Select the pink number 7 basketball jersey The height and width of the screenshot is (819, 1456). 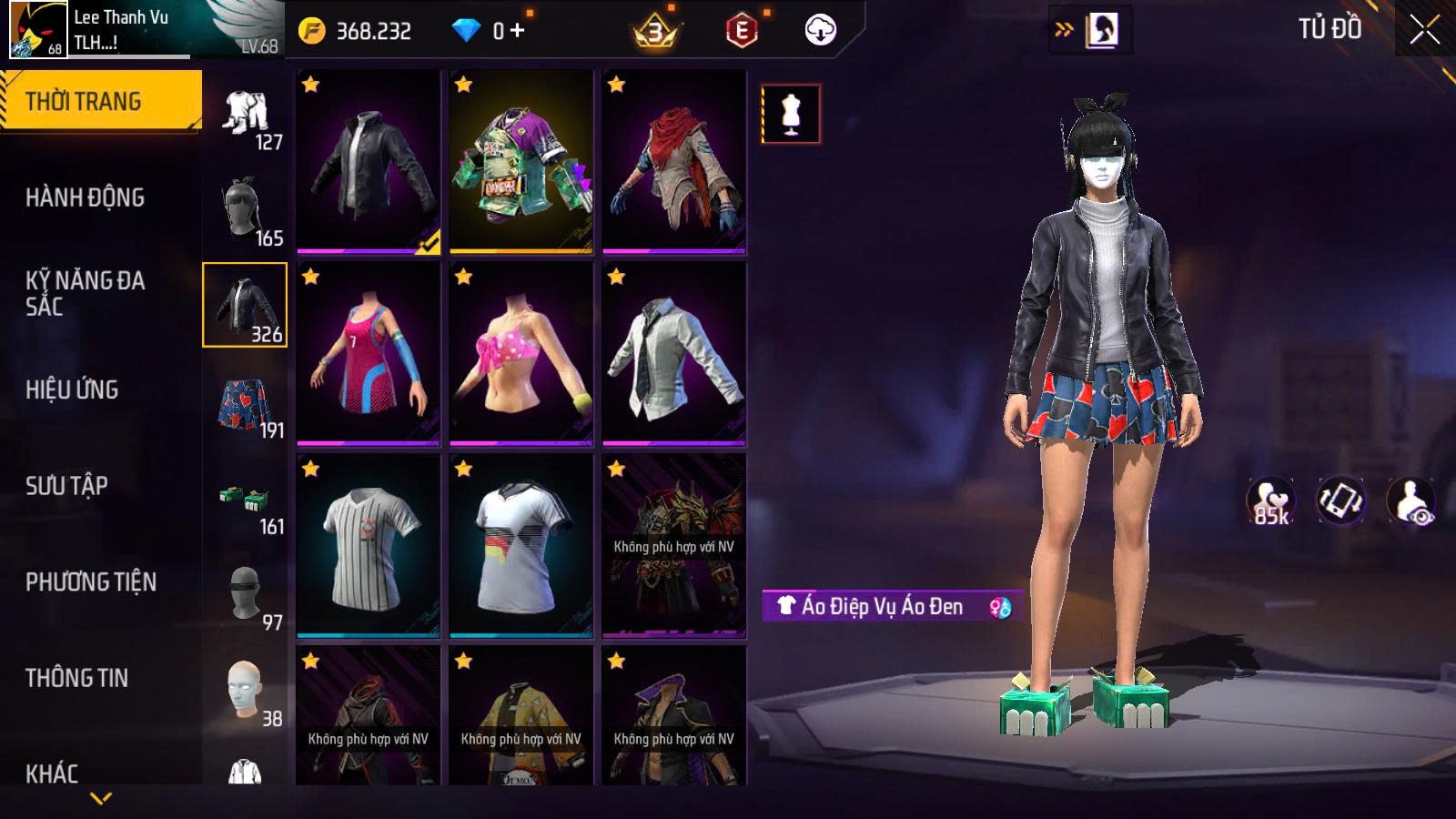(369, 354)
